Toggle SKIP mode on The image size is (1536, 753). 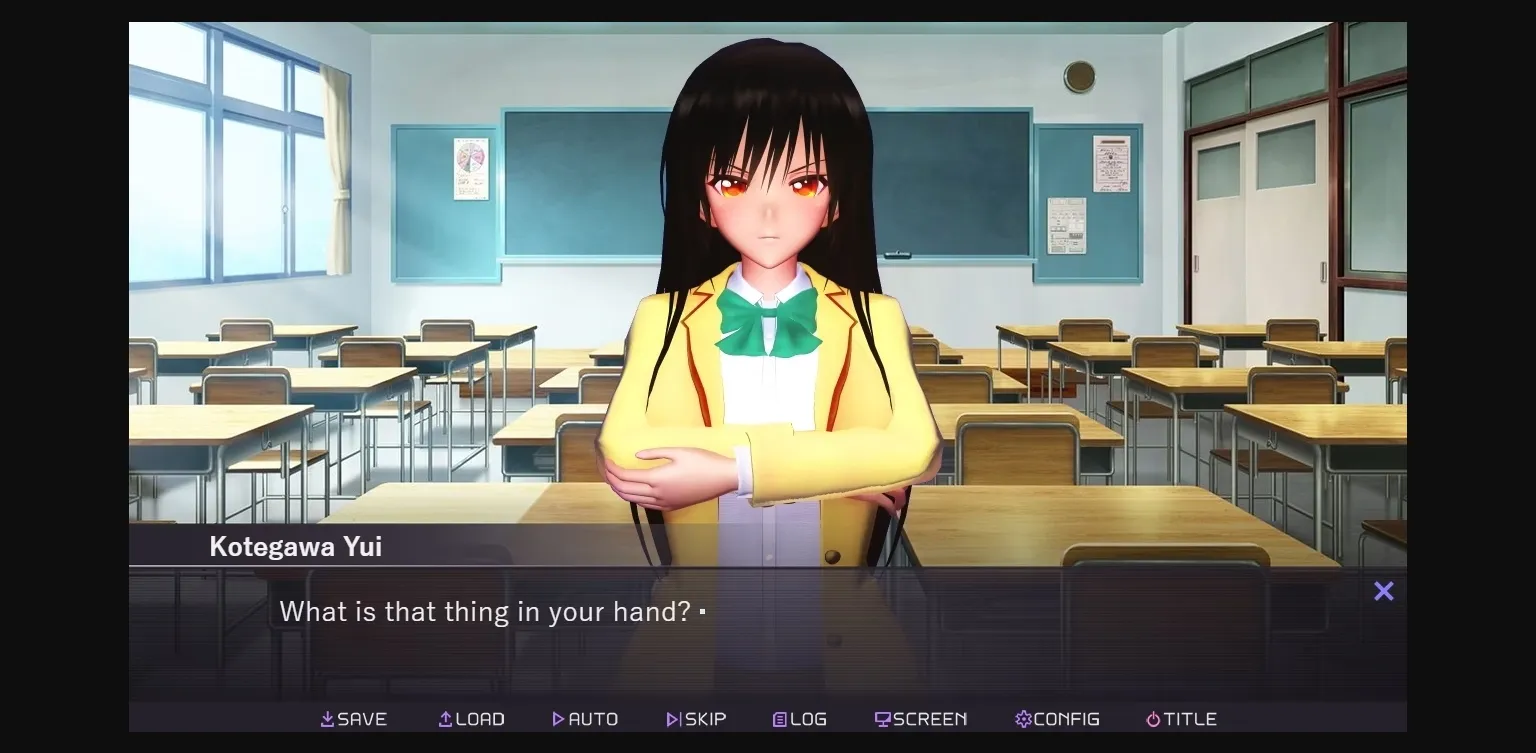coord(696,718)
